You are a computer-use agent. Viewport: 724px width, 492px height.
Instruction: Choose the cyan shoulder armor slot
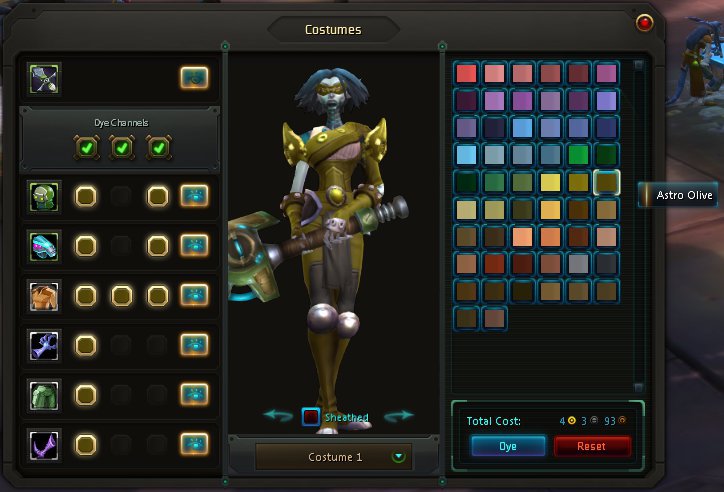coord(45,245)
